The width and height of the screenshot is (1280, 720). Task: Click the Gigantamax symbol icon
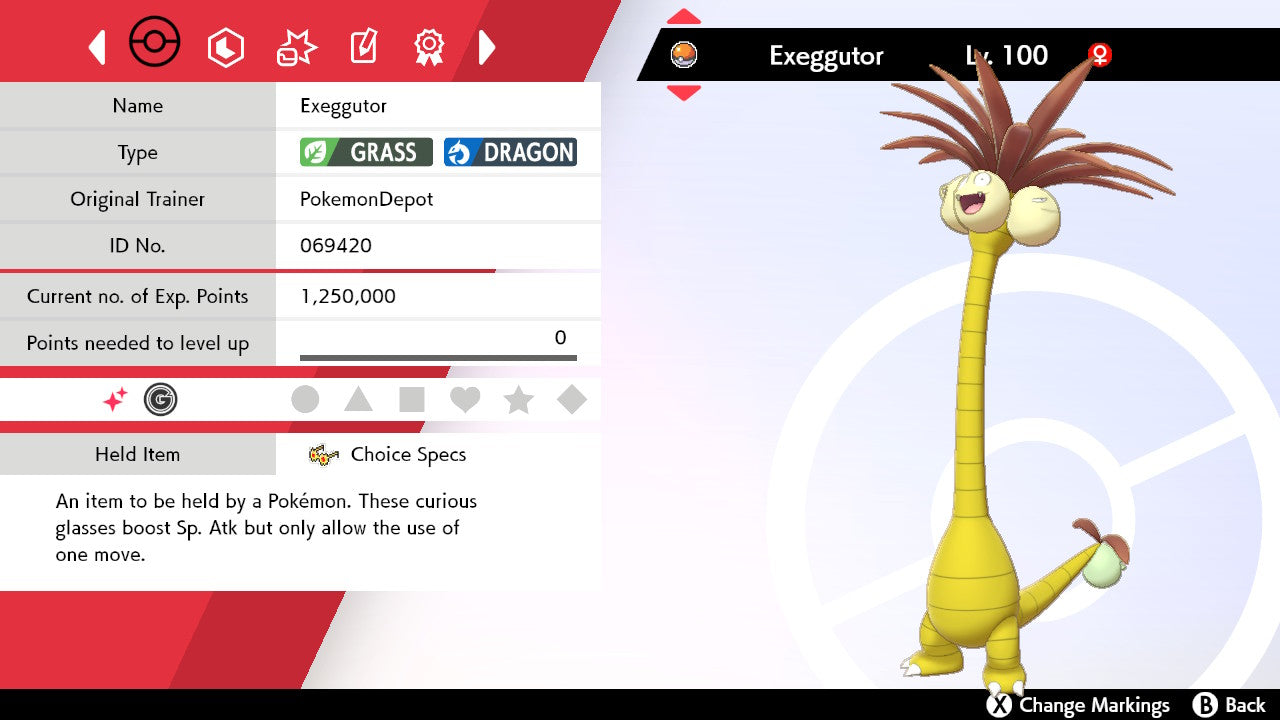tap(160, 400)
